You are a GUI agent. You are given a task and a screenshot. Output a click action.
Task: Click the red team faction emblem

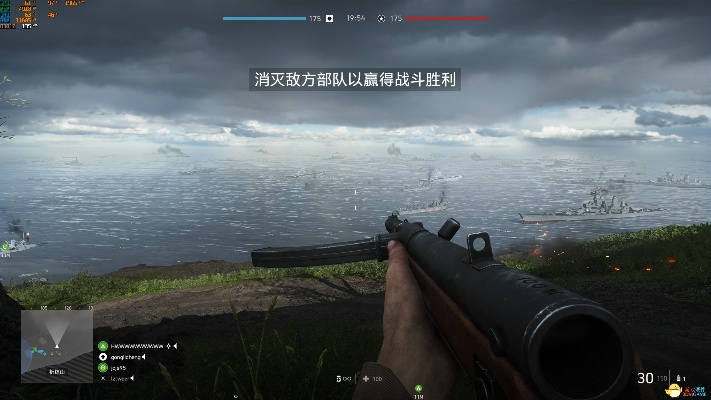(x=380, y=18)
